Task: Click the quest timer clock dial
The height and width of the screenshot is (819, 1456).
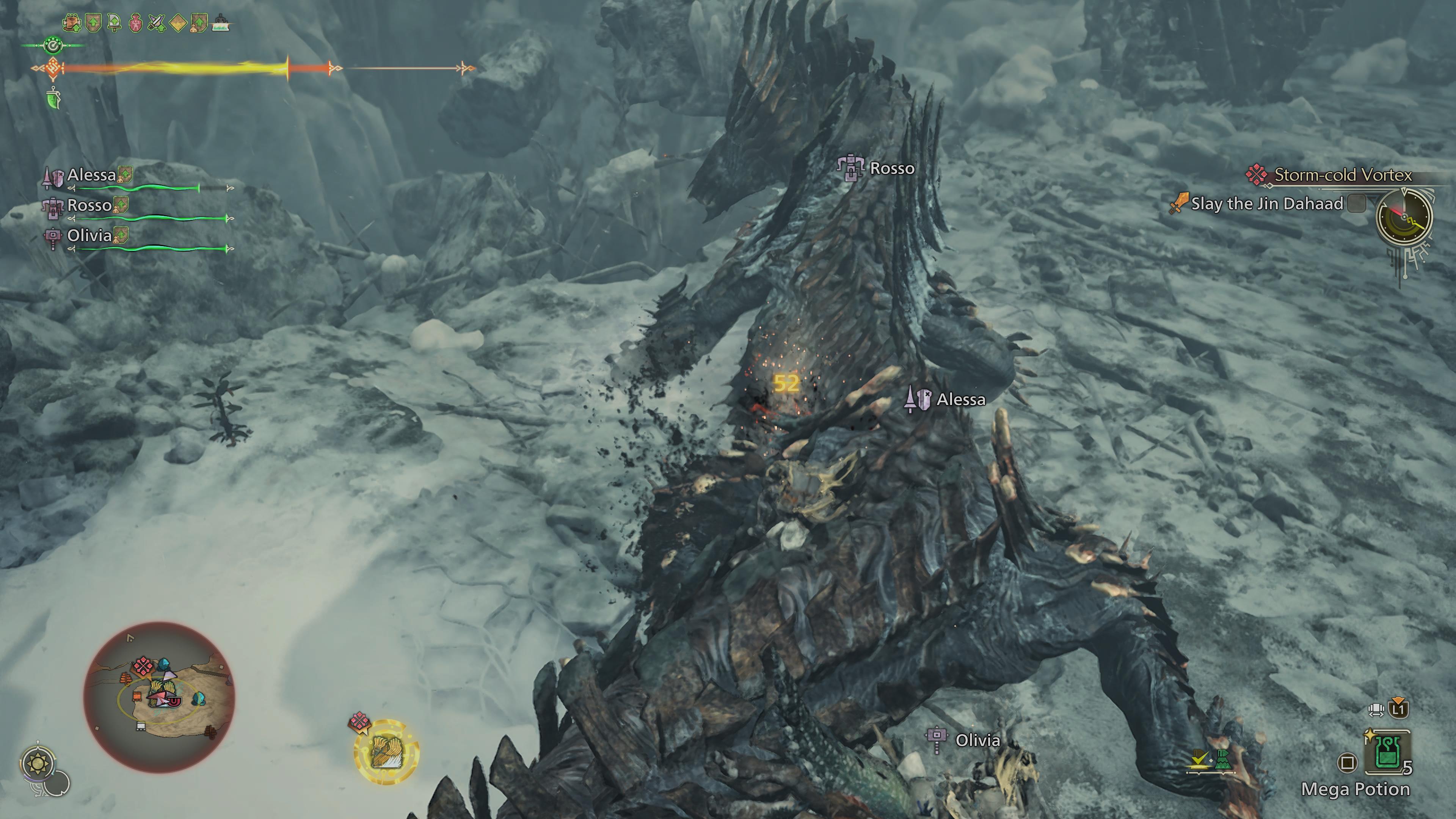Action: coord(1403,218)
